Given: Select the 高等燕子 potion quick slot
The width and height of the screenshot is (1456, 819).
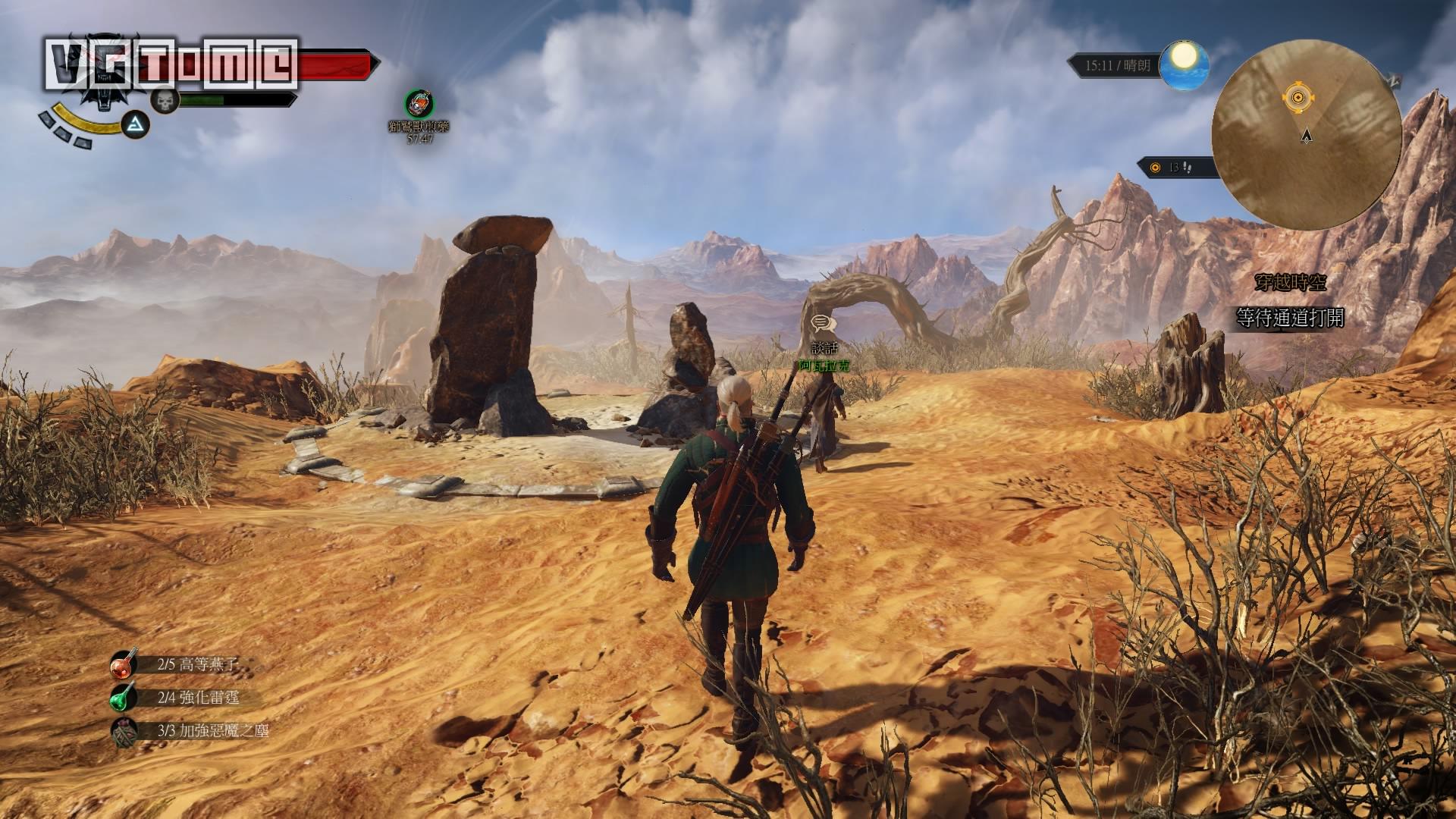Looking at the screenshot, I should [x=124, y=665].
